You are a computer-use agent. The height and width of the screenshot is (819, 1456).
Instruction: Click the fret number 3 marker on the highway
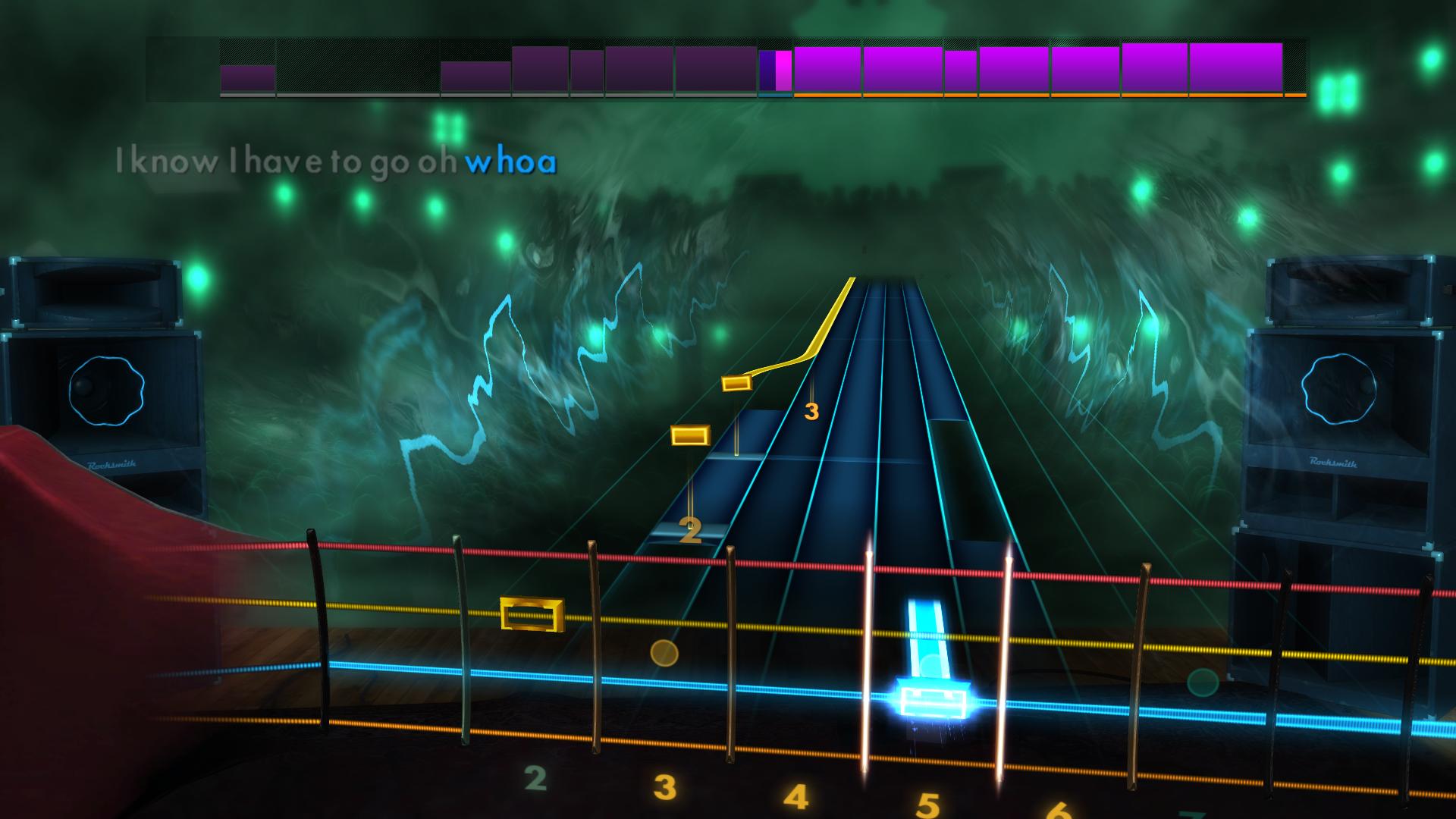pyautogui.click(x=811, y=410)
